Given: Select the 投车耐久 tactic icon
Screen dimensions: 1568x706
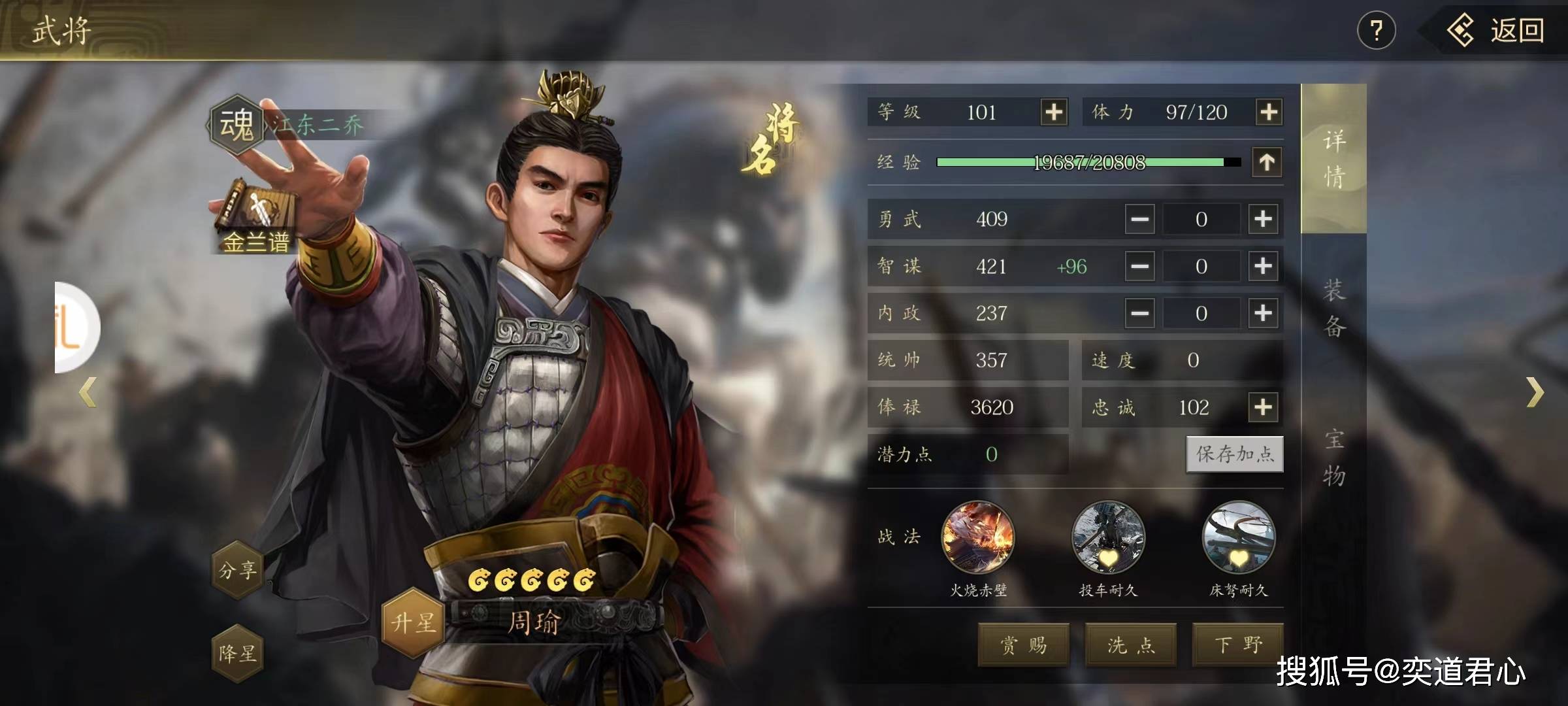Looking at the screenshot, I should click(x=1108, y=538).
